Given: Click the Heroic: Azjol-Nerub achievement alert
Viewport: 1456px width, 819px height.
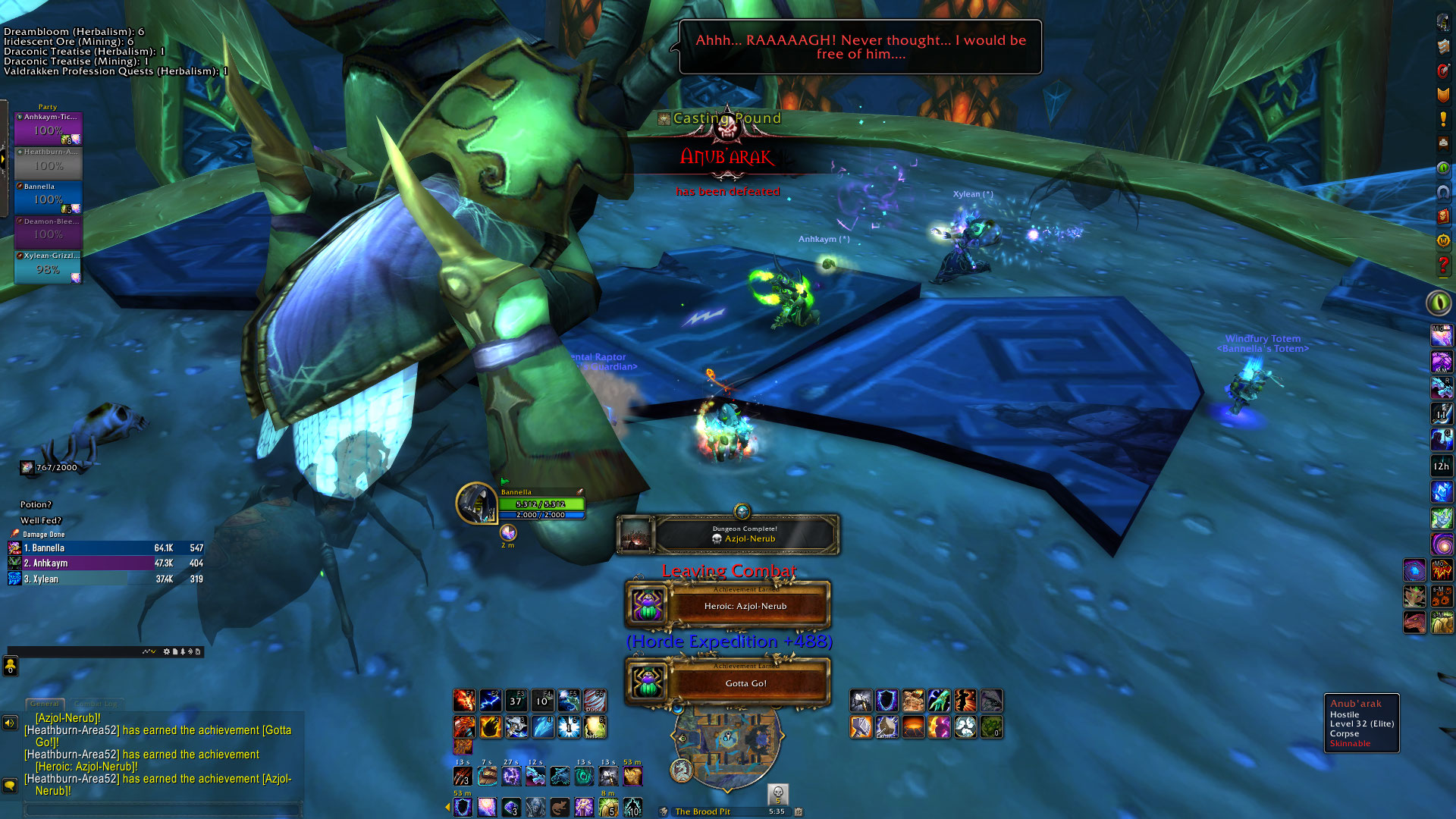Looking at the screenshot, I should pos(728,606).
